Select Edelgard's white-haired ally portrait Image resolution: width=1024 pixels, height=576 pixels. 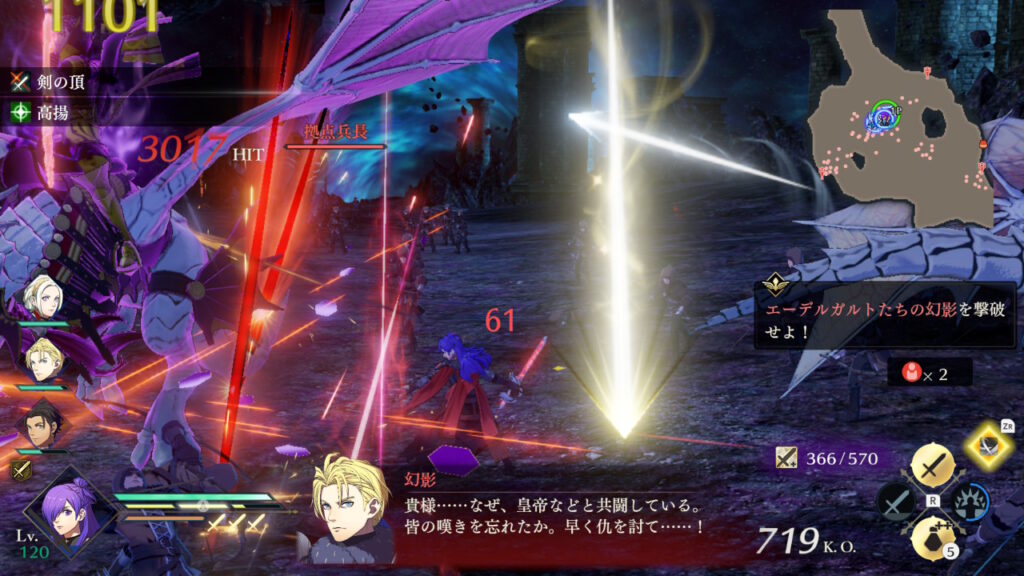pyautogui.click(x=44, y=296)
